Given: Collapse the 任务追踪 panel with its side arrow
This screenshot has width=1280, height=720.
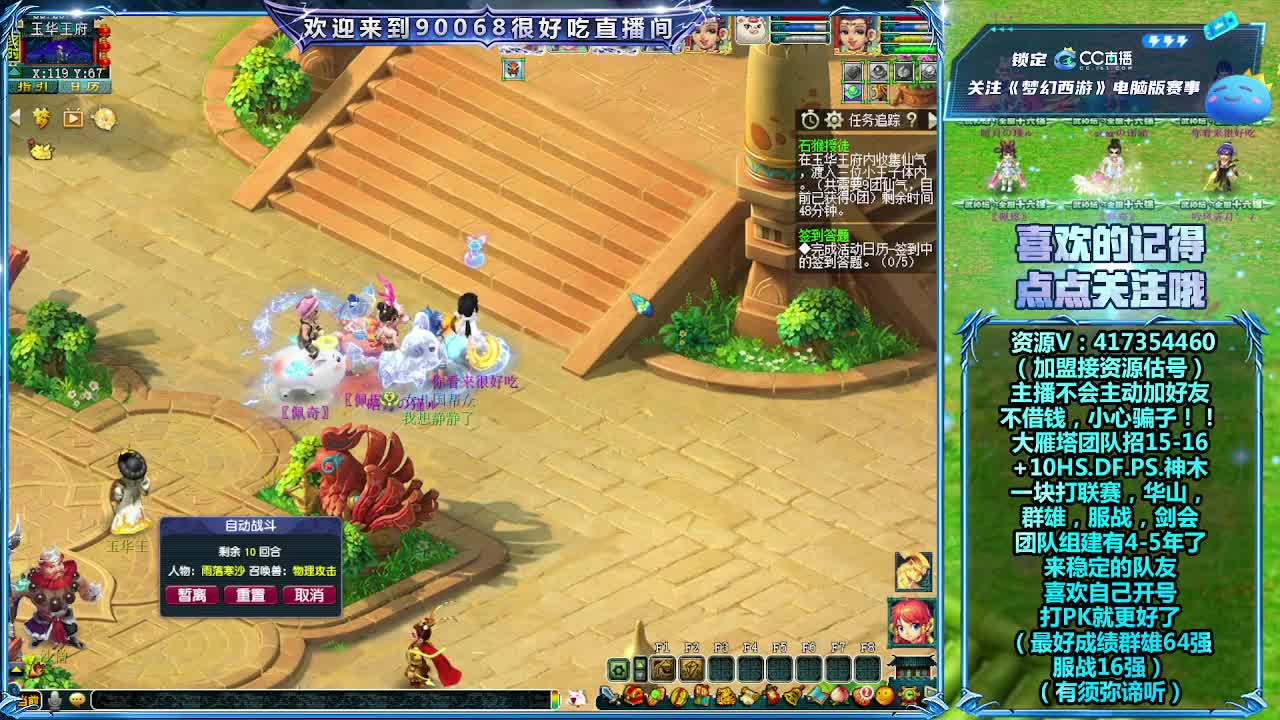Looking at the screenshot, I should point(932,120).
